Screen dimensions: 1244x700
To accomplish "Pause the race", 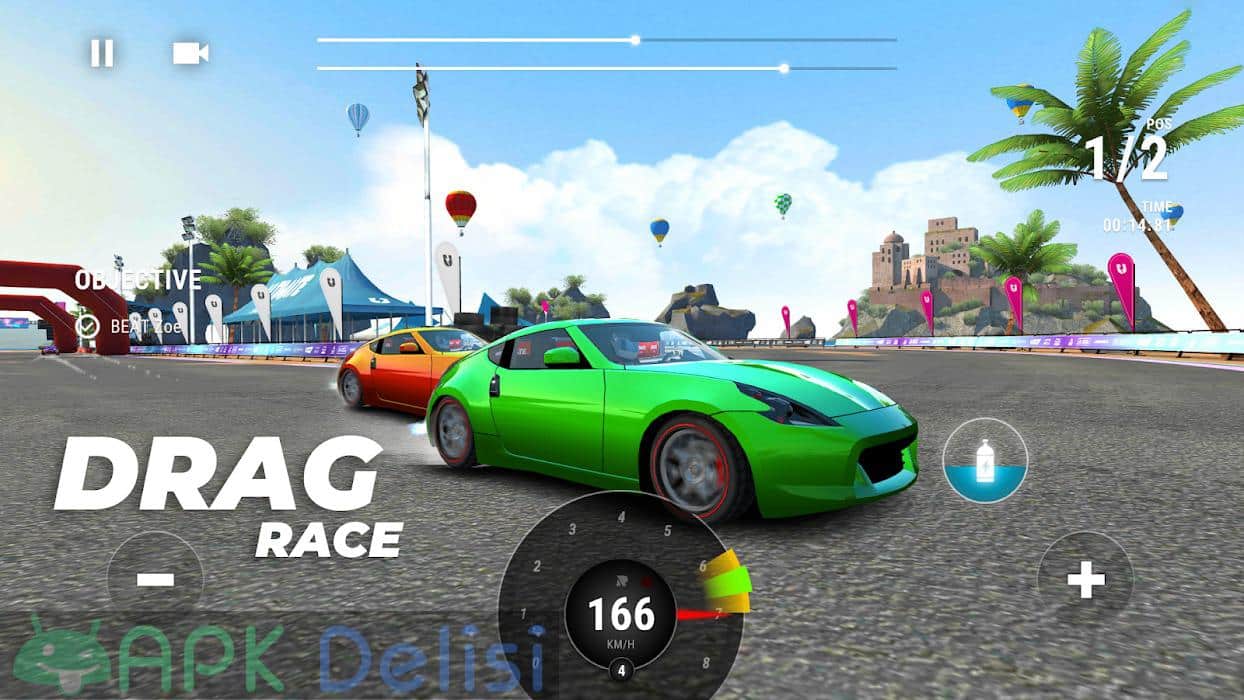I will (102, 53).
